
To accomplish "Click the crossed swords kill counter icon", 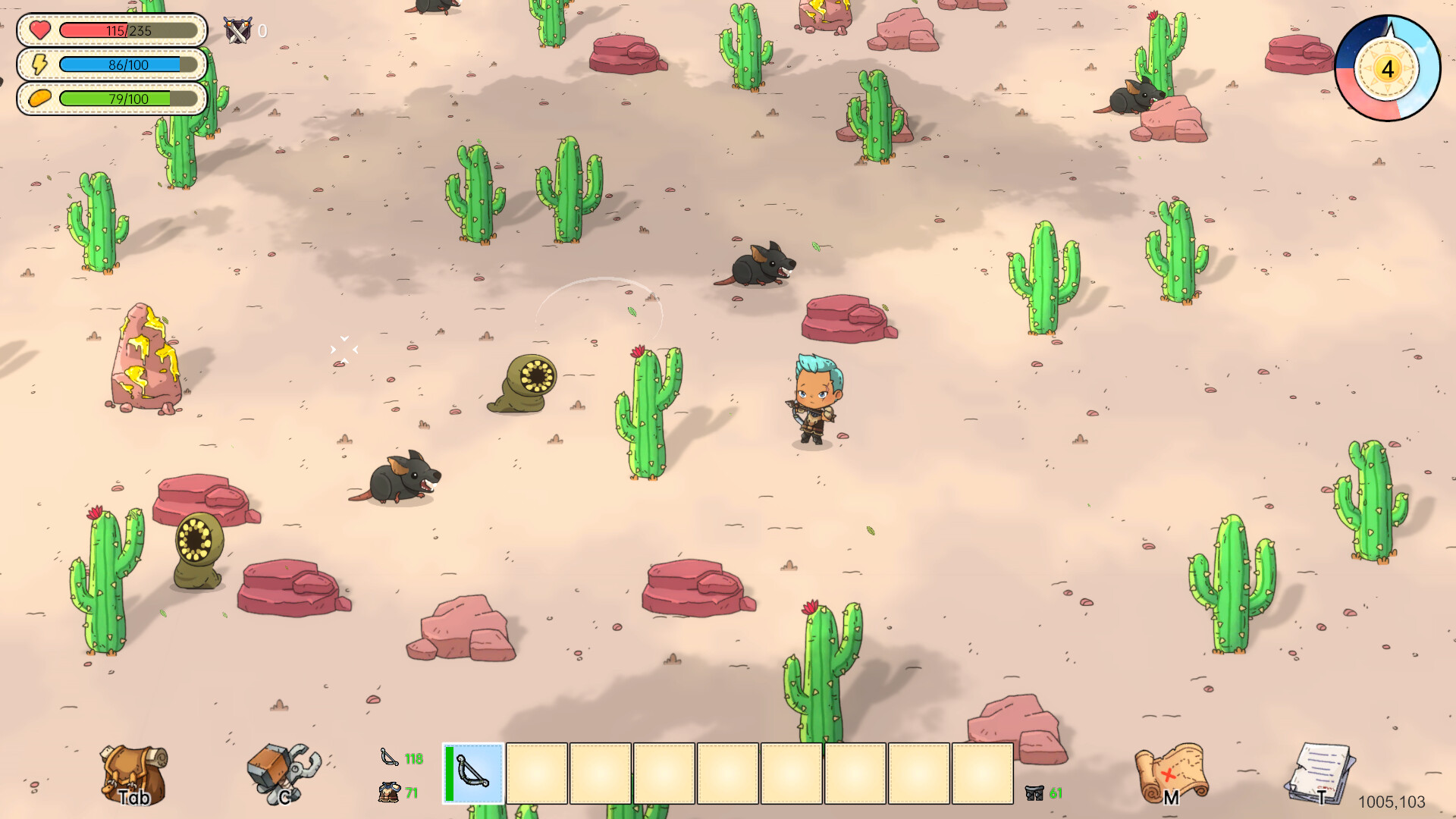I will pos(236,31).
